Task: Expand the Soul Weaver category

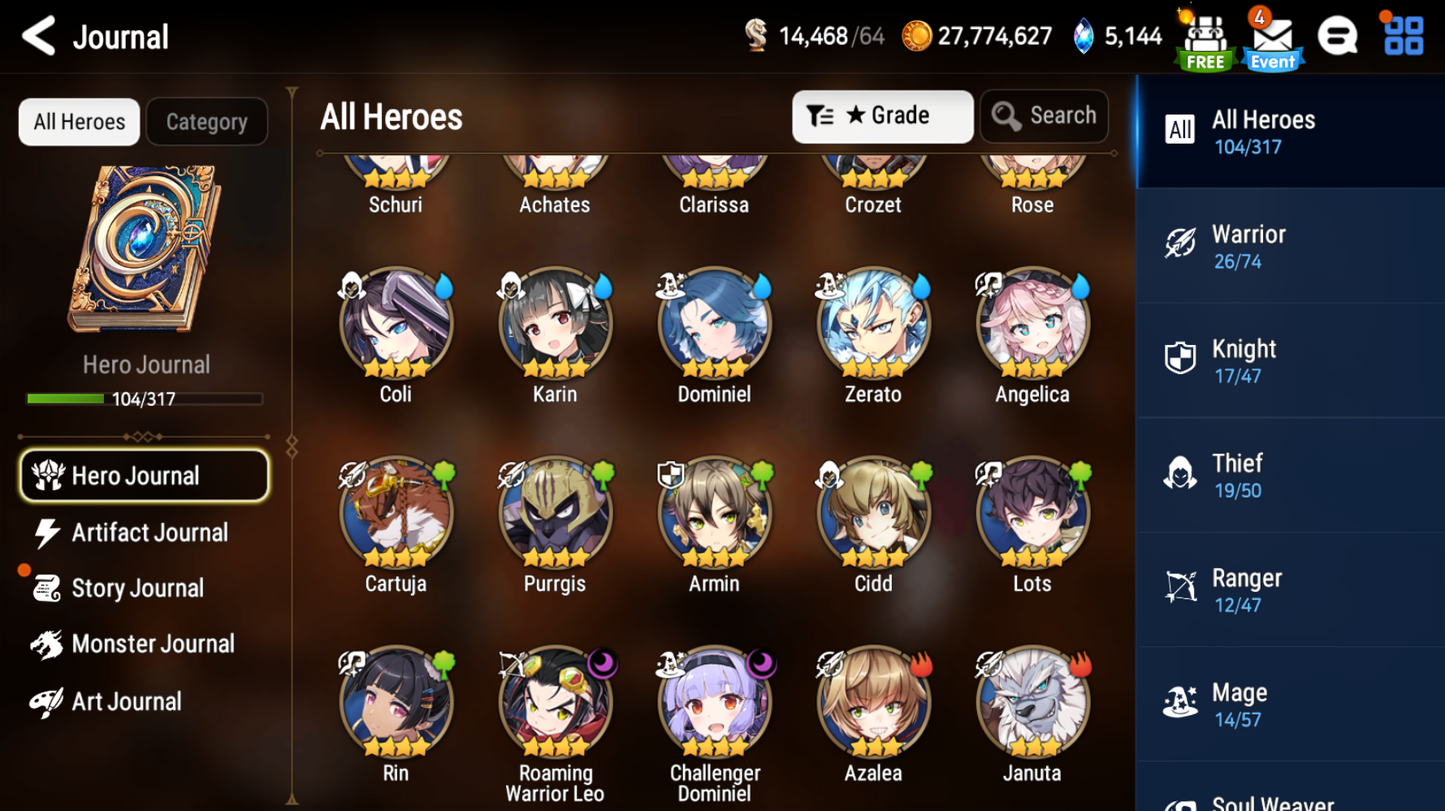Action: [1290, 798]
